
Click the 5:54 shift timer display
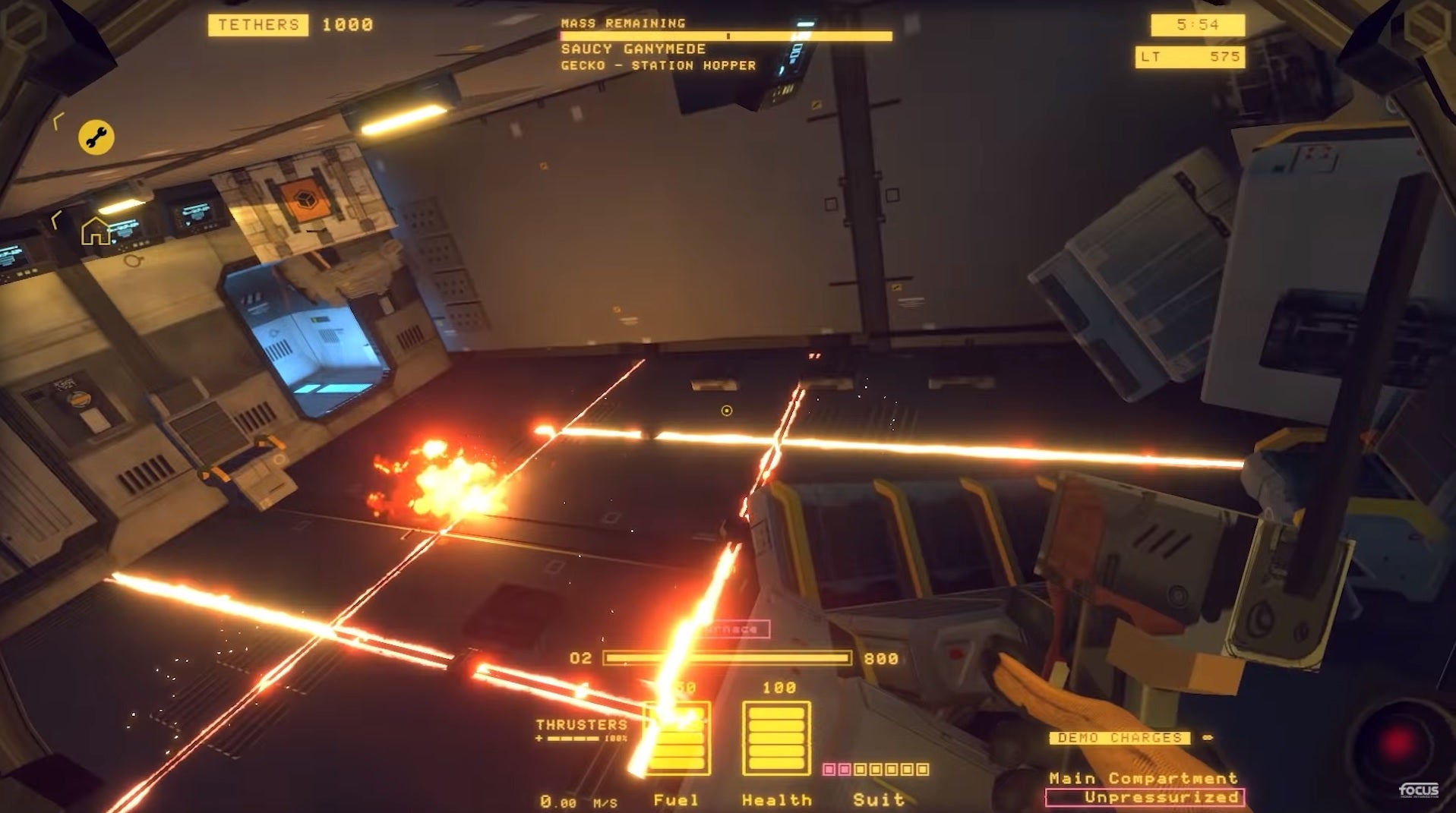1199,25
